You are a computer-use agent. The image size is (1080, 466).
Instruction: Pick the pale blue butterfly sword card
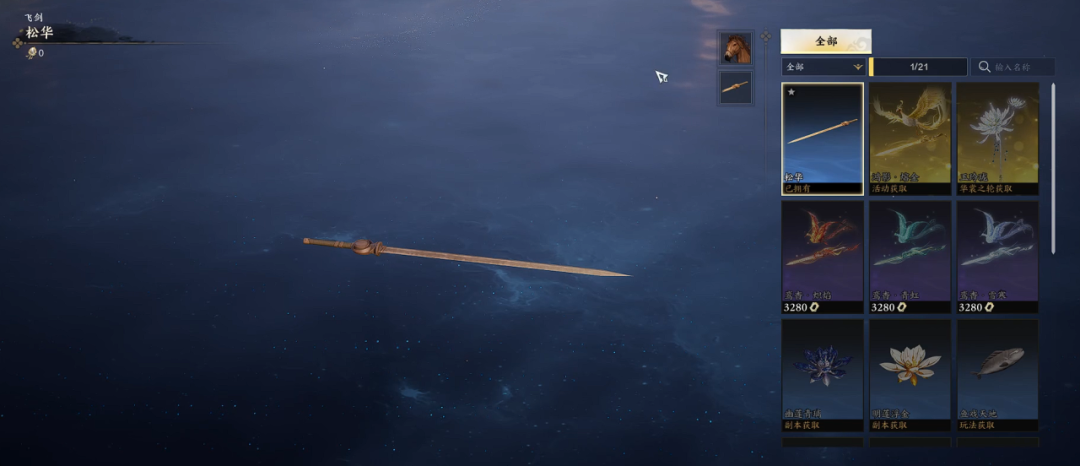tap(997, 256)
